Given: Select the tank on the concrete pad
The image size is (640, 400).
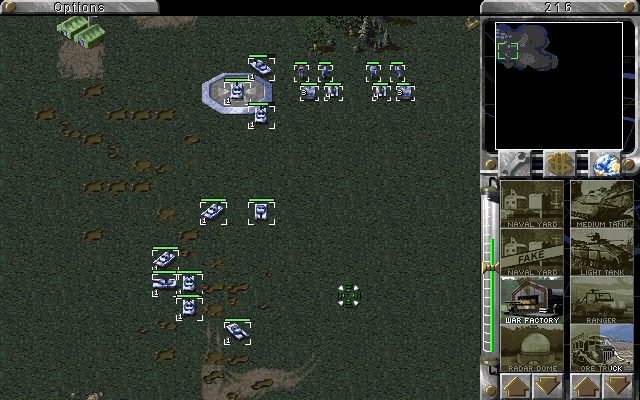Looking at the screenshot, I should [237, 92].
